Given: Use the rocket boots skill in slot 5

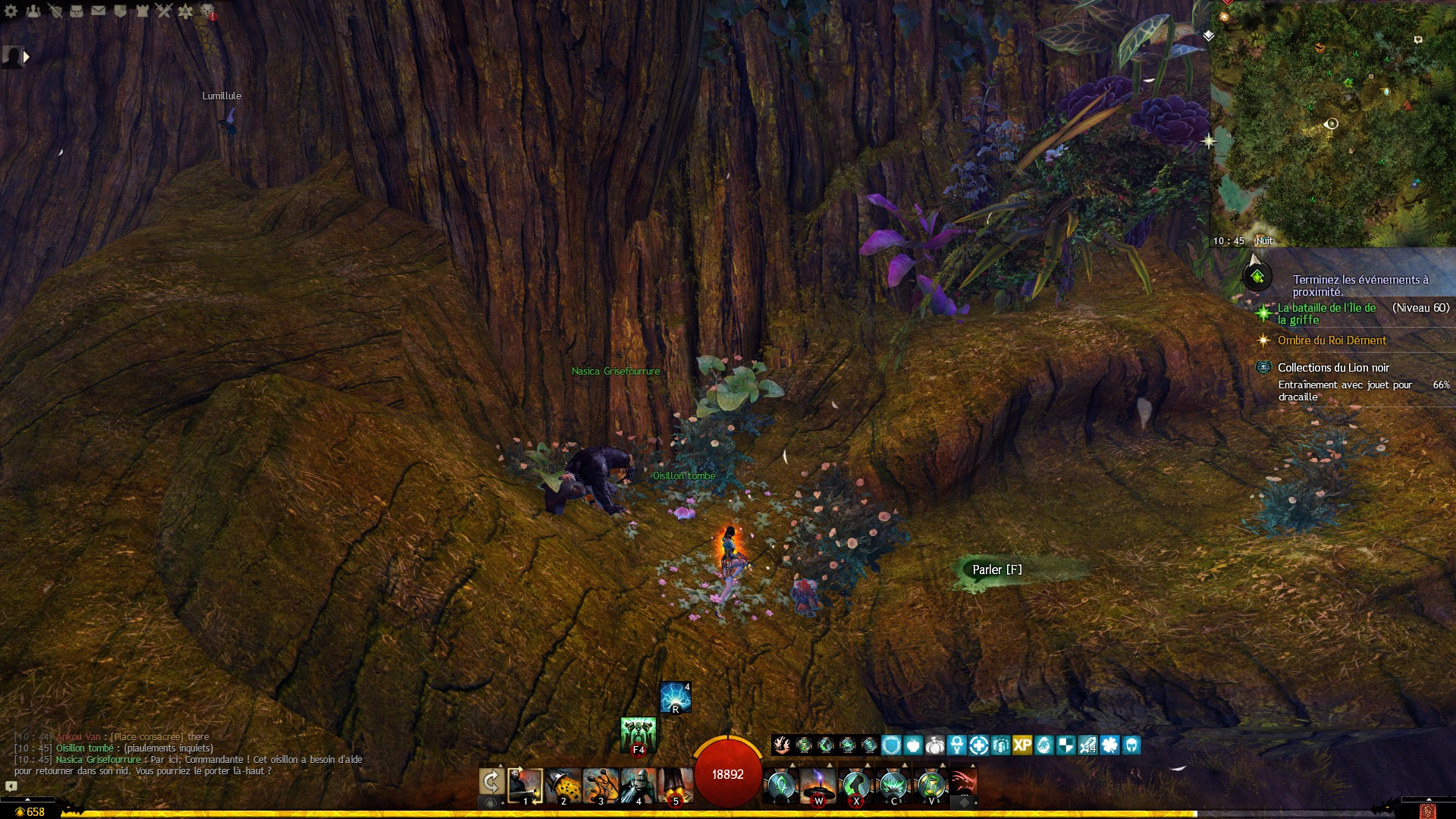Looking at the screenshot, I should tap(675, 786).
